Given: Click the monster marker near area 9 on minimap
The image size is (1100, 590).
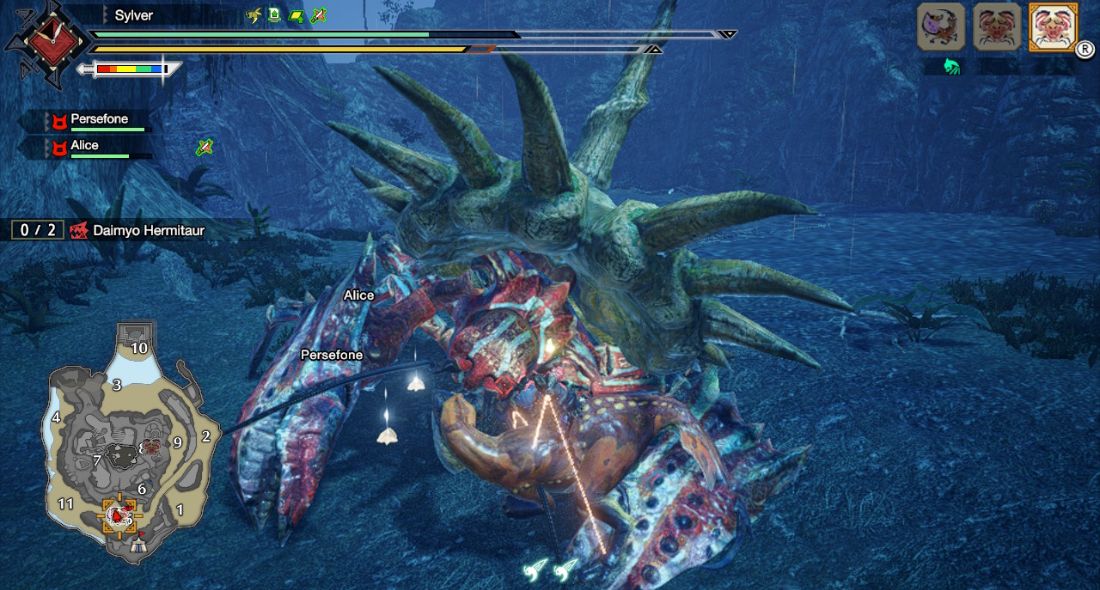Looking at the screenshot, I should point(152,446).
